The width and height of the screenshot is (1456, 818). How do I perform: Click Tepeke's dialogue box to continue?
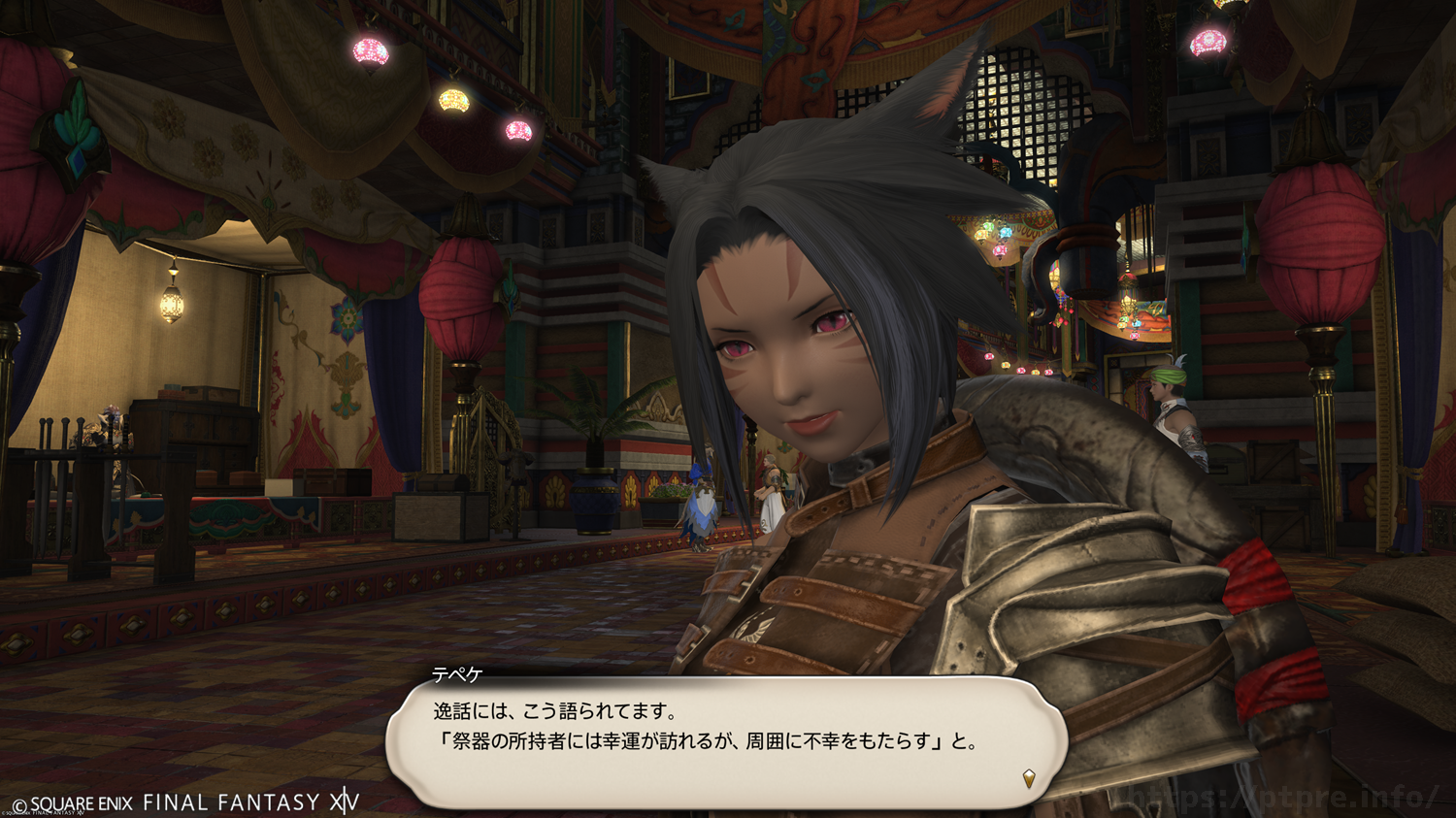pos(726,740)
